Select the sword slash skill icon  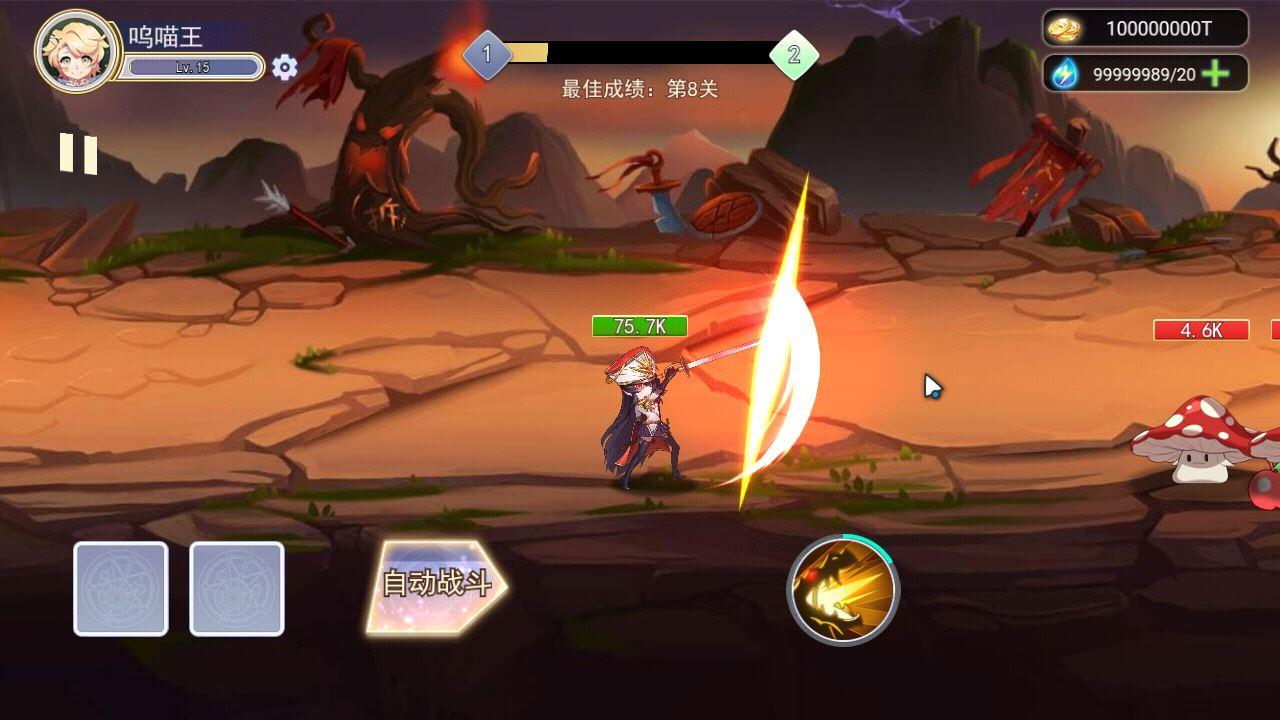(x=843, y=589)
